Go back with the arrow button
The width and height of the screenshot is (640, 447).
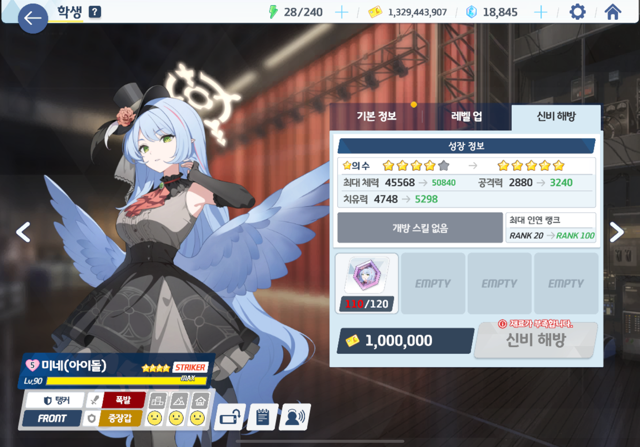pos(32,17)
